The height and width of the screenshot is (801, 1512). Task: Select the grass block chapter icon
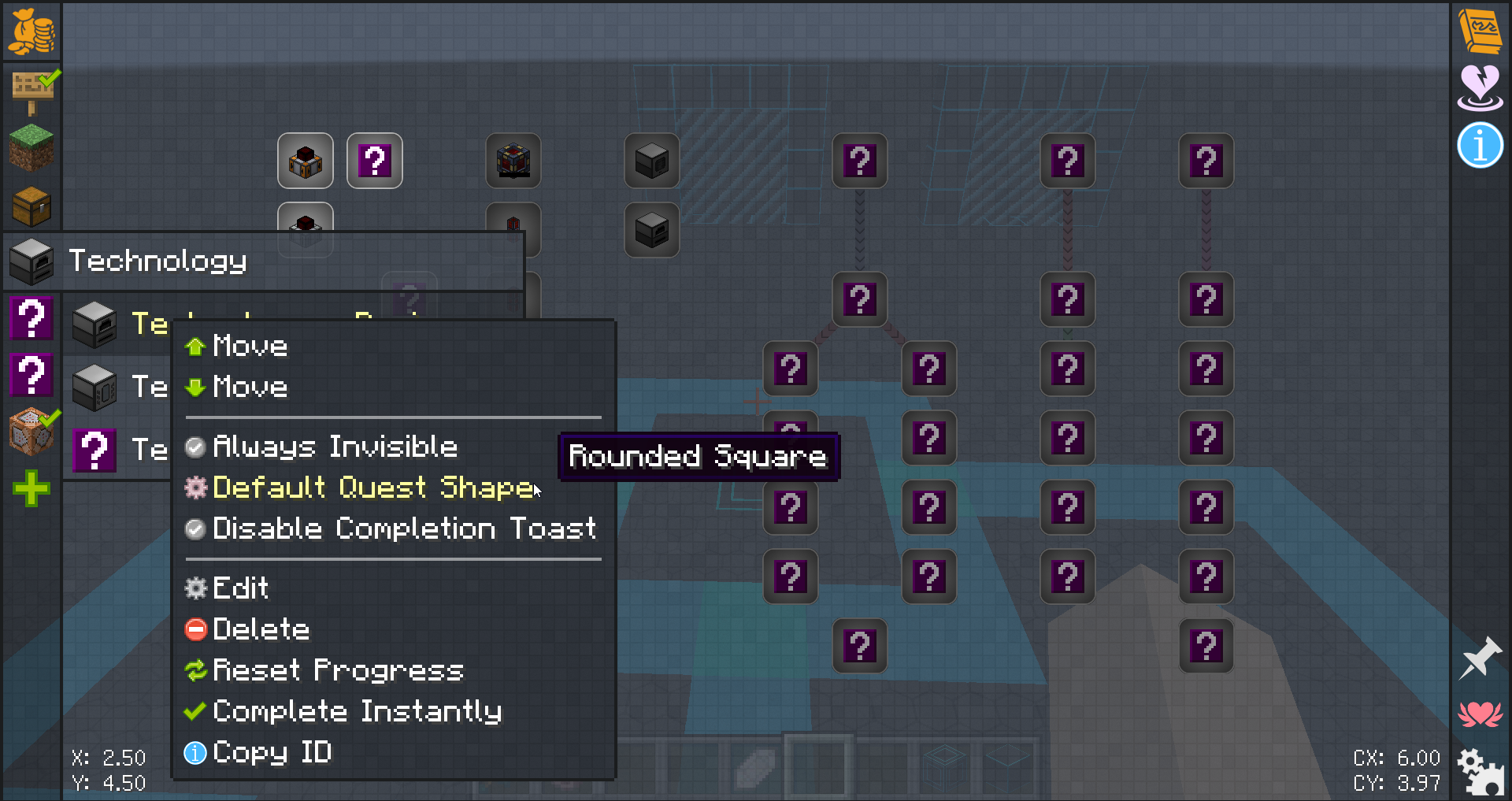pyautogui.click(x=31, y=147)
